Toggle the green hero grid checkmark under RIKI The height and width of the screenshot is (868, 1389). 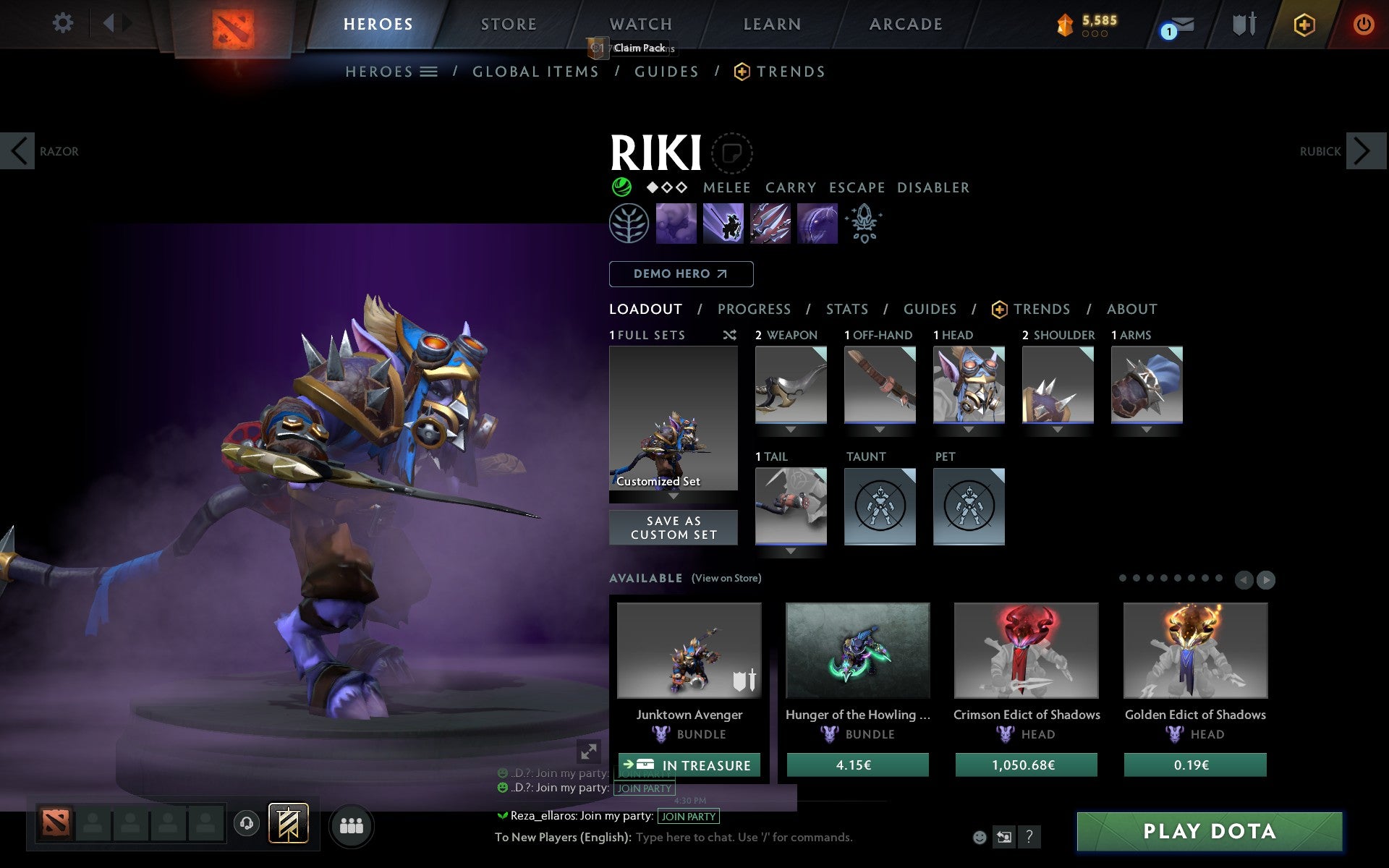(621, 187)
